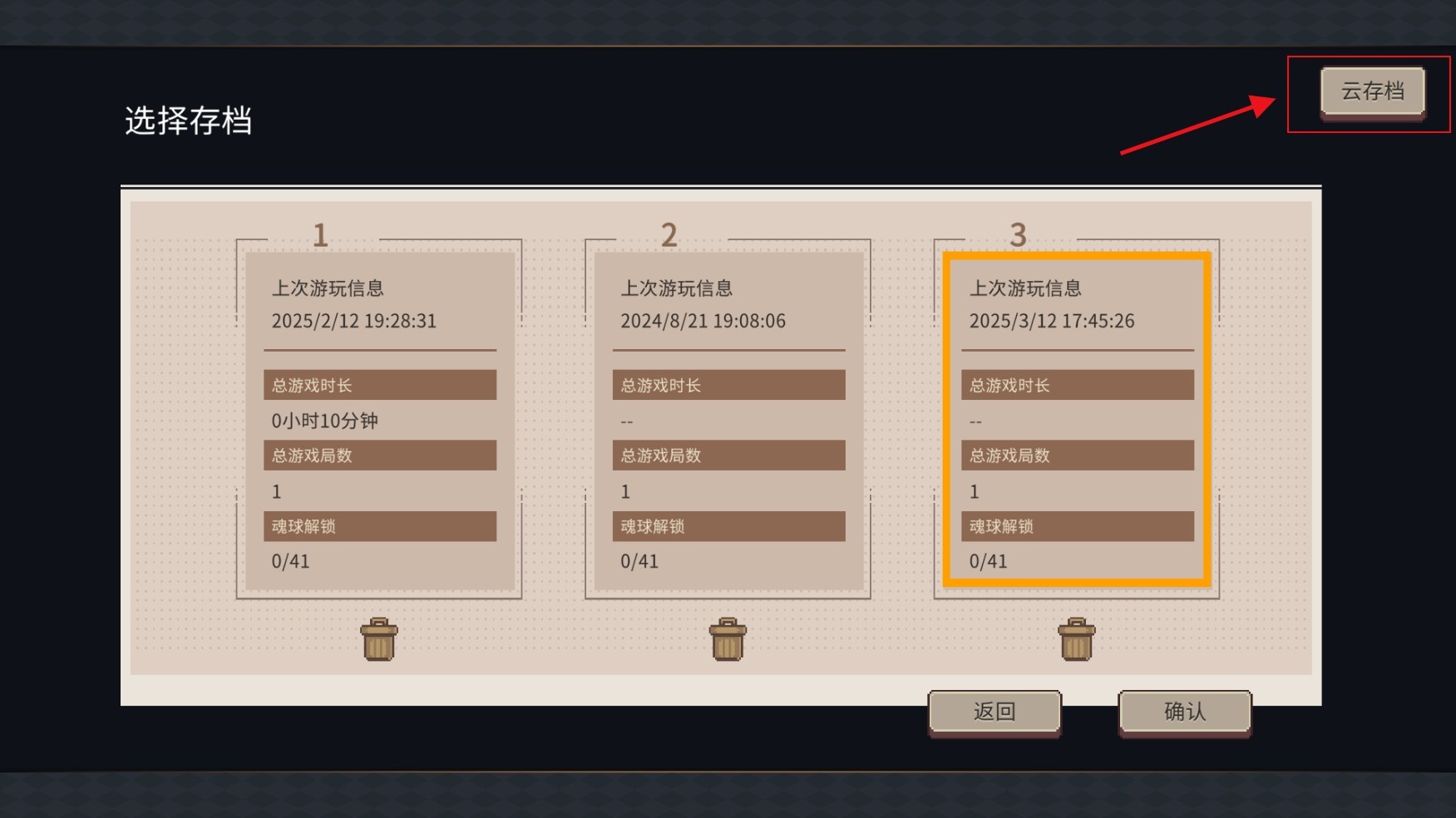Screen dimensions: 1456x818
Task: Select save slot 1 dated 2025/2/12
Action: click(x=379, y=416)
